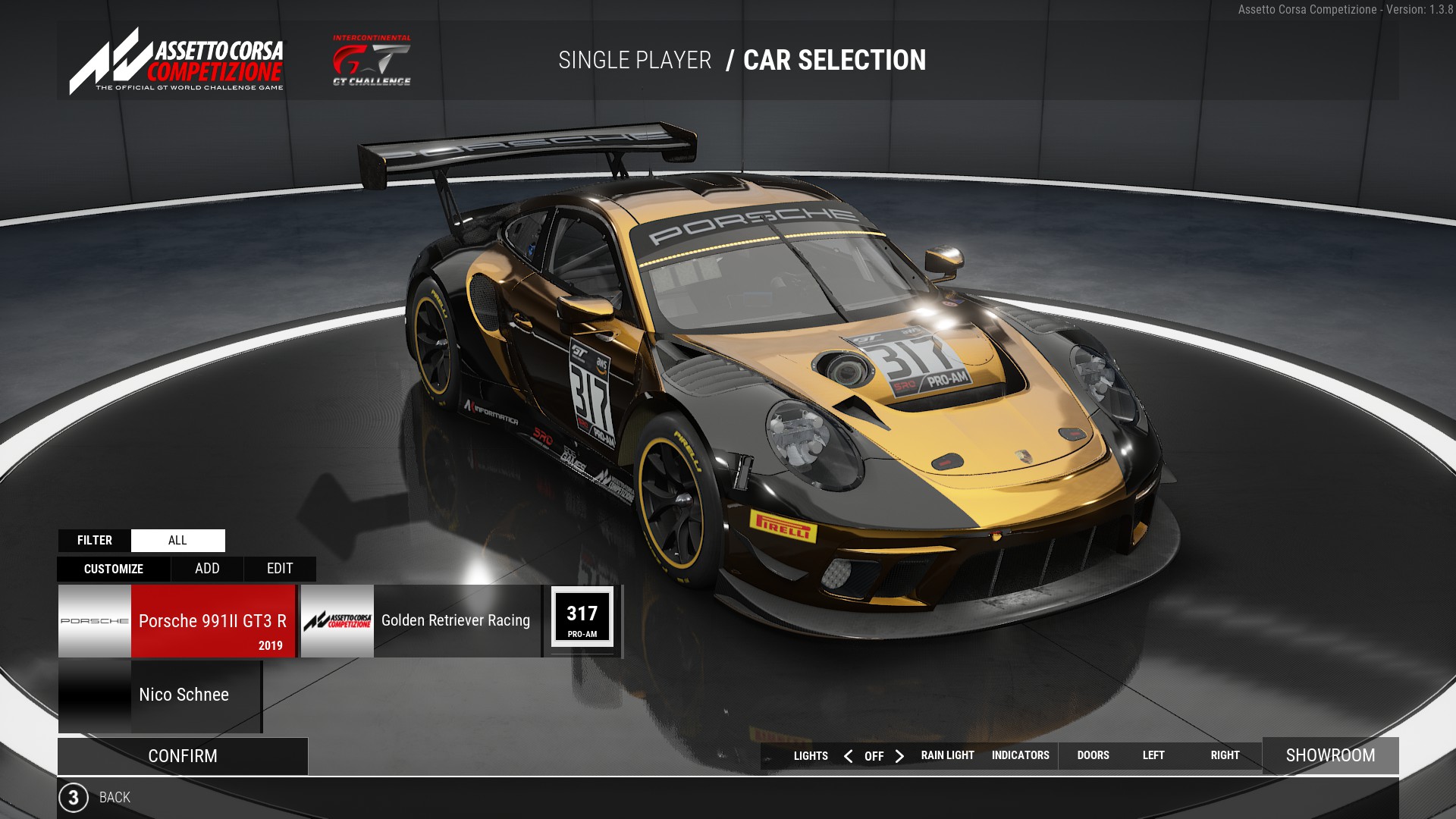The image size is (1456, 819).
Task: Toggle the Right door
Action: click(x=1225, y=755)
